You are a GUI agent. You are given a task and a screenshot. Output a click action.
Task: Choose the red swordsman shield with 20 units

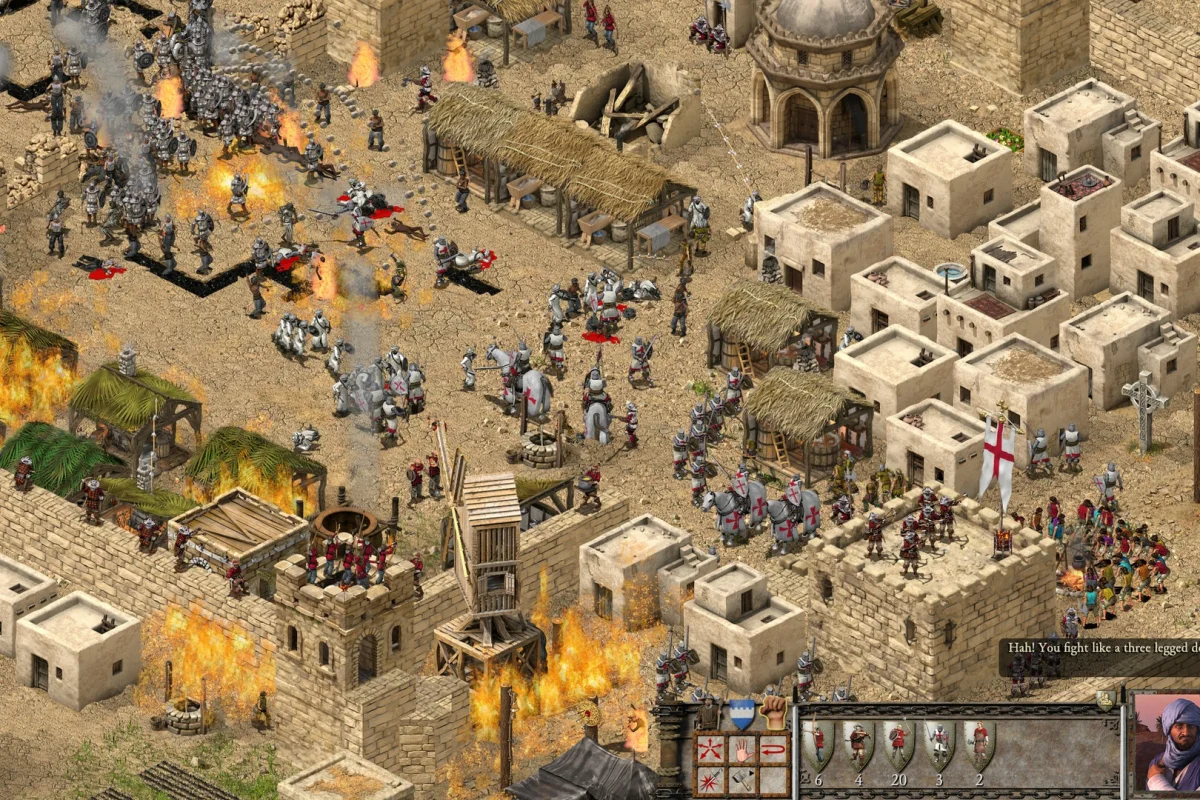[x=898, y=743]
